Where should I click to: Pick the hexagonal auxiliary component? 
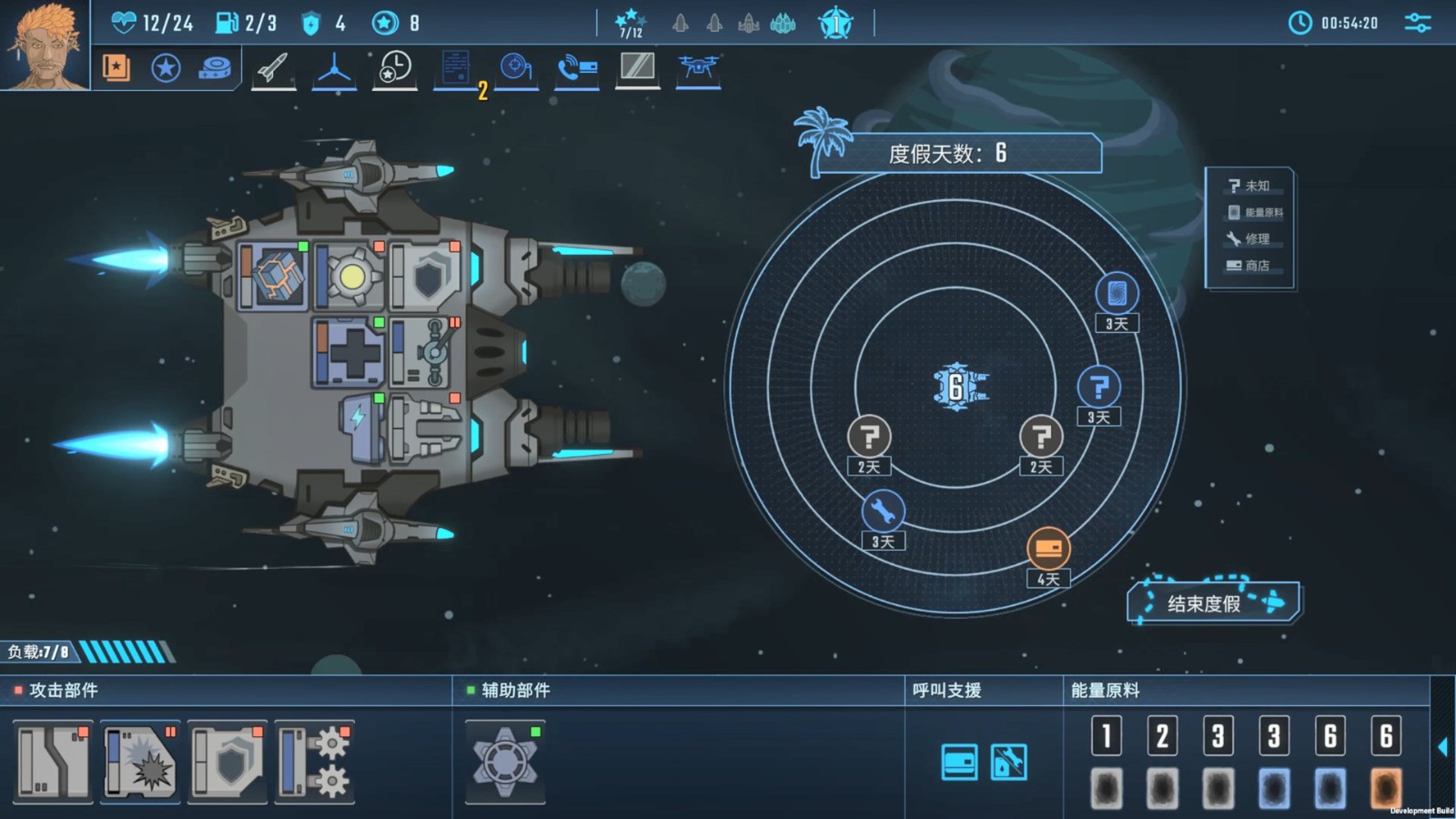click(505, 763)
